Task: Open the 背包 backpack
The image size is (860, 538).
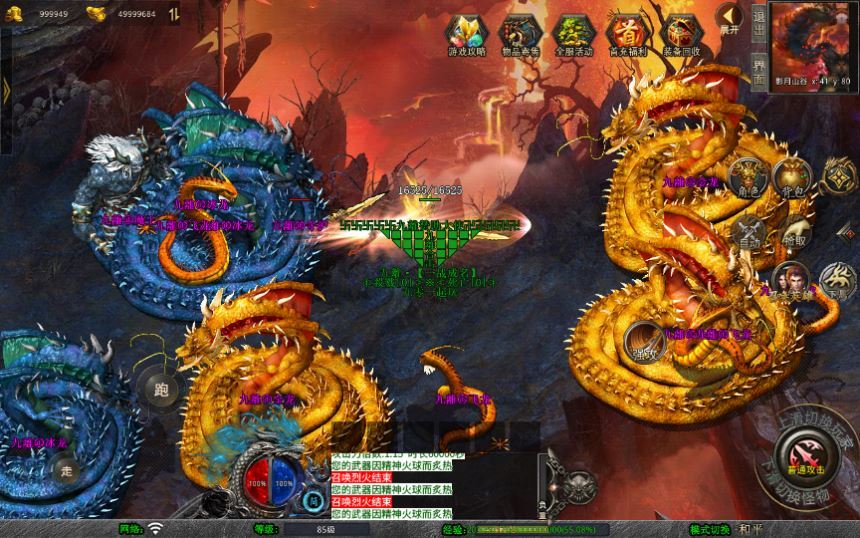Action: tap(792, 176)
